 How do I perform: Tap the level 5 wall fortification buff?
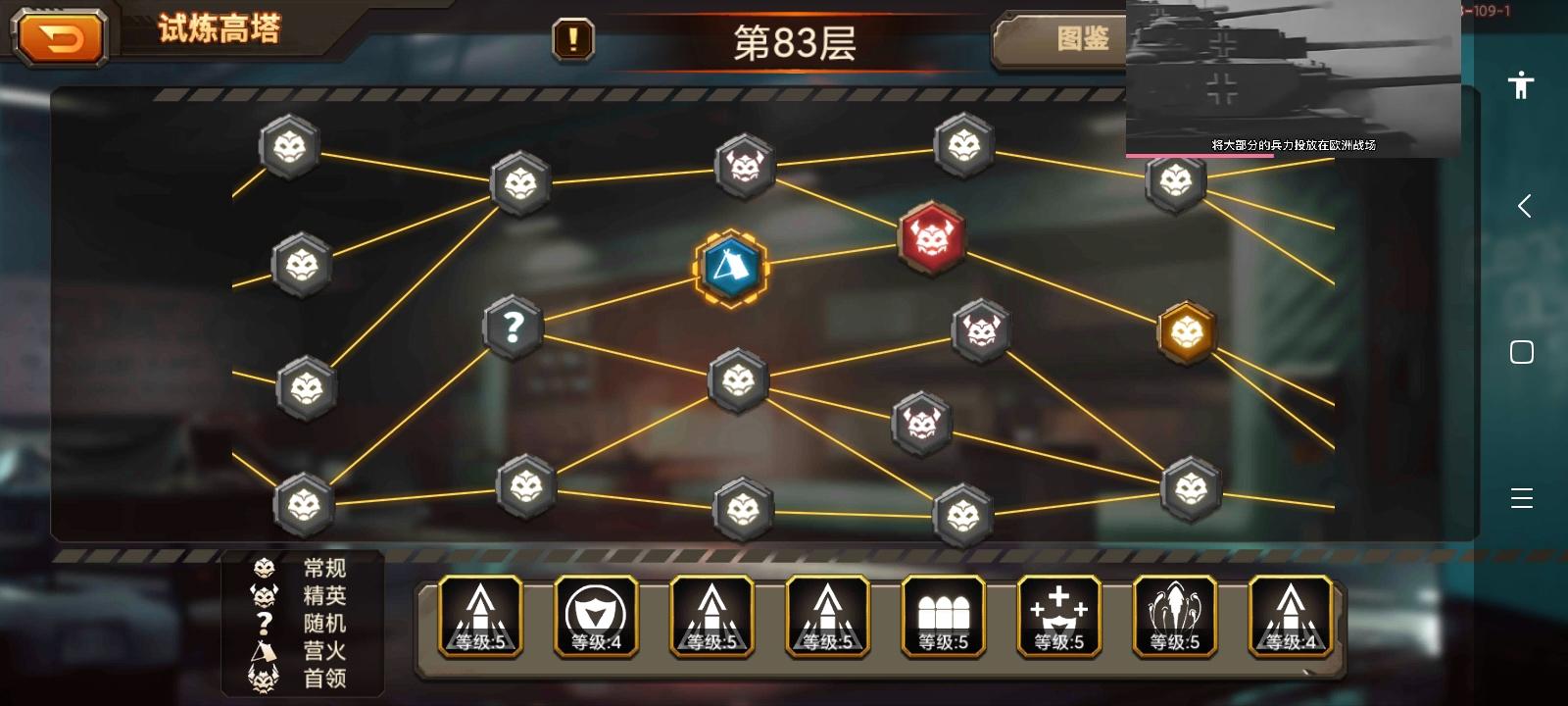click(943, 616)
